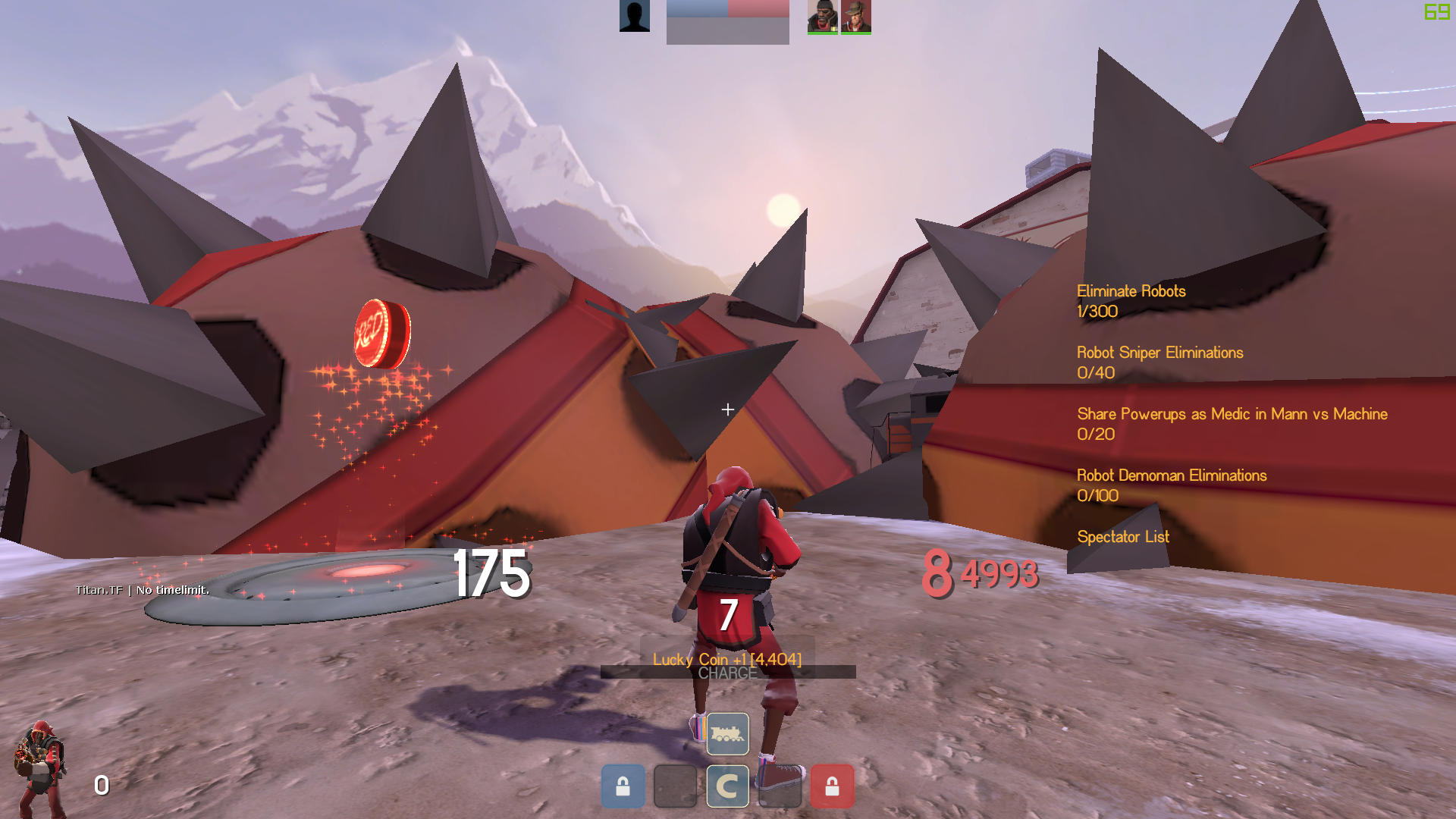The width and height of the screenshot is (1456, 819).
Task: Click the blue team silhouette portrait
Action: [x=635, y=17]
